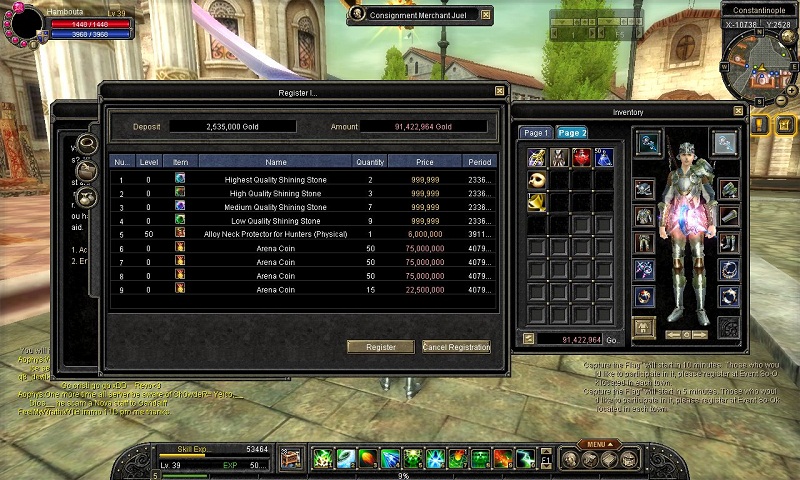The height and width of the screenshot is (480, 800).
Task: Select the blue potion in inventory
Action: 603,157
